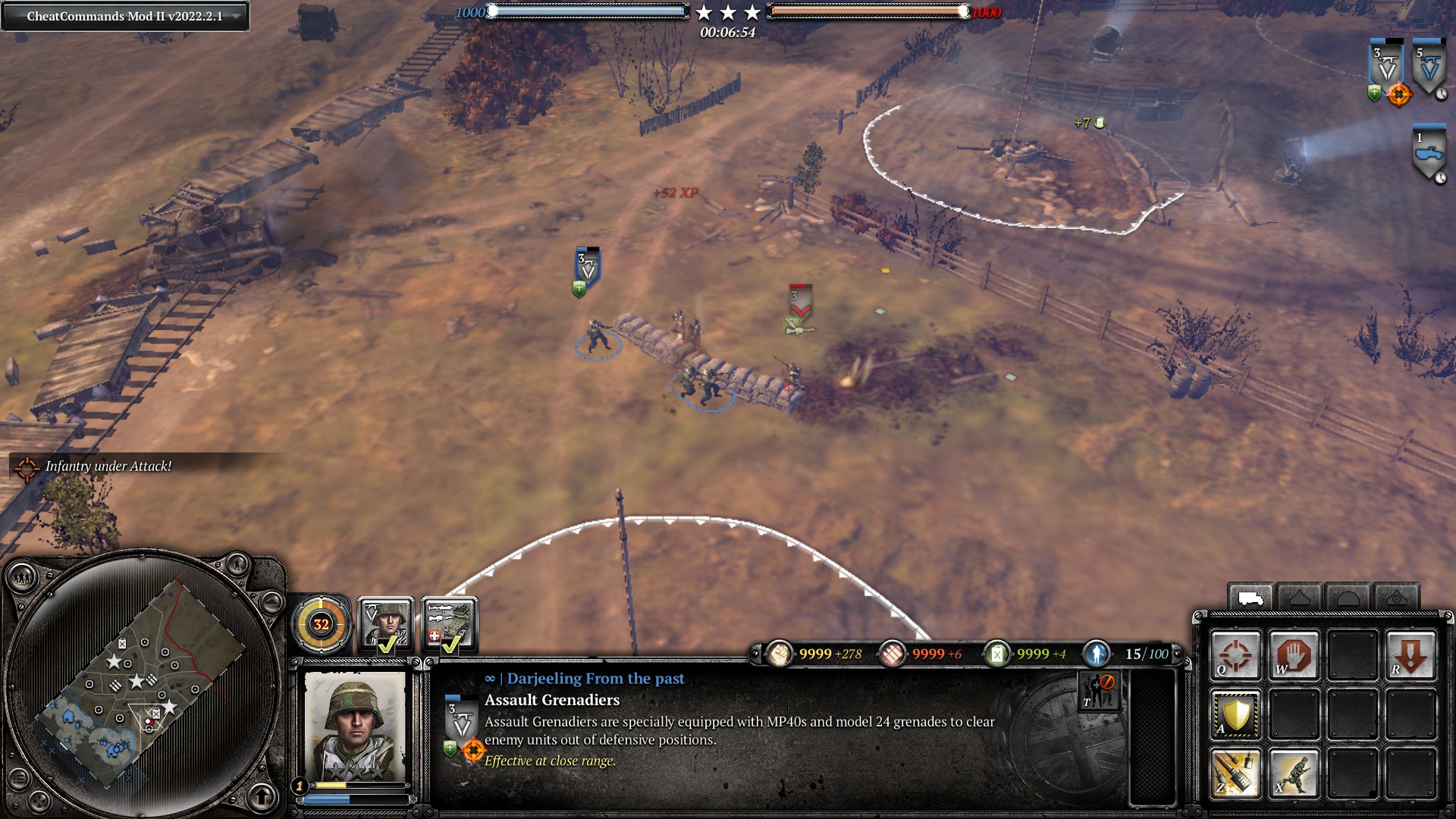This screenshot has height=819, width=1456.
Task: Click the up-arrow button on the minimap frame
Action: [x=262, y=796]
